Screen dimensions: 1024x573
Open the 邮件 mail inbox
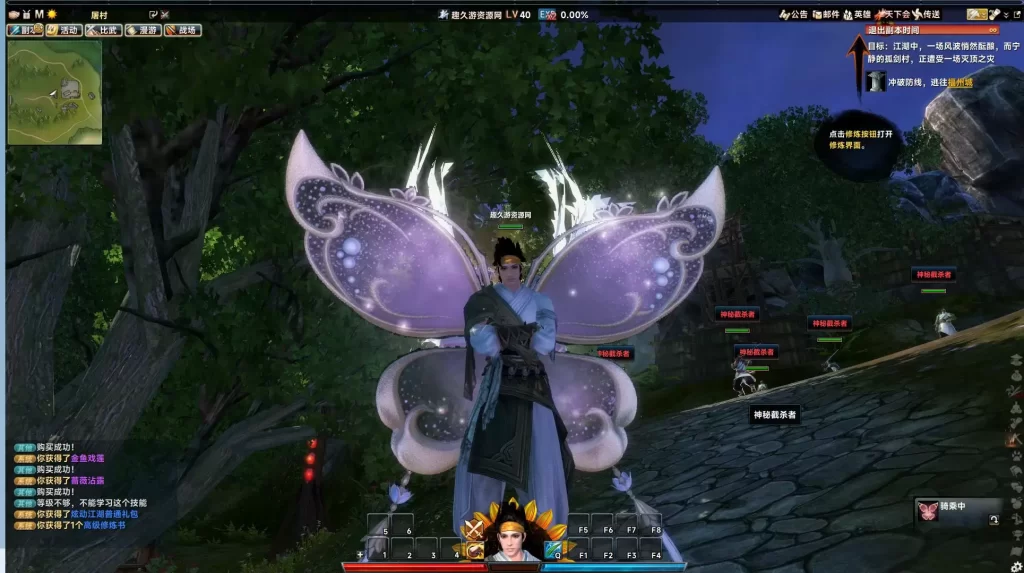coord(825,14)
